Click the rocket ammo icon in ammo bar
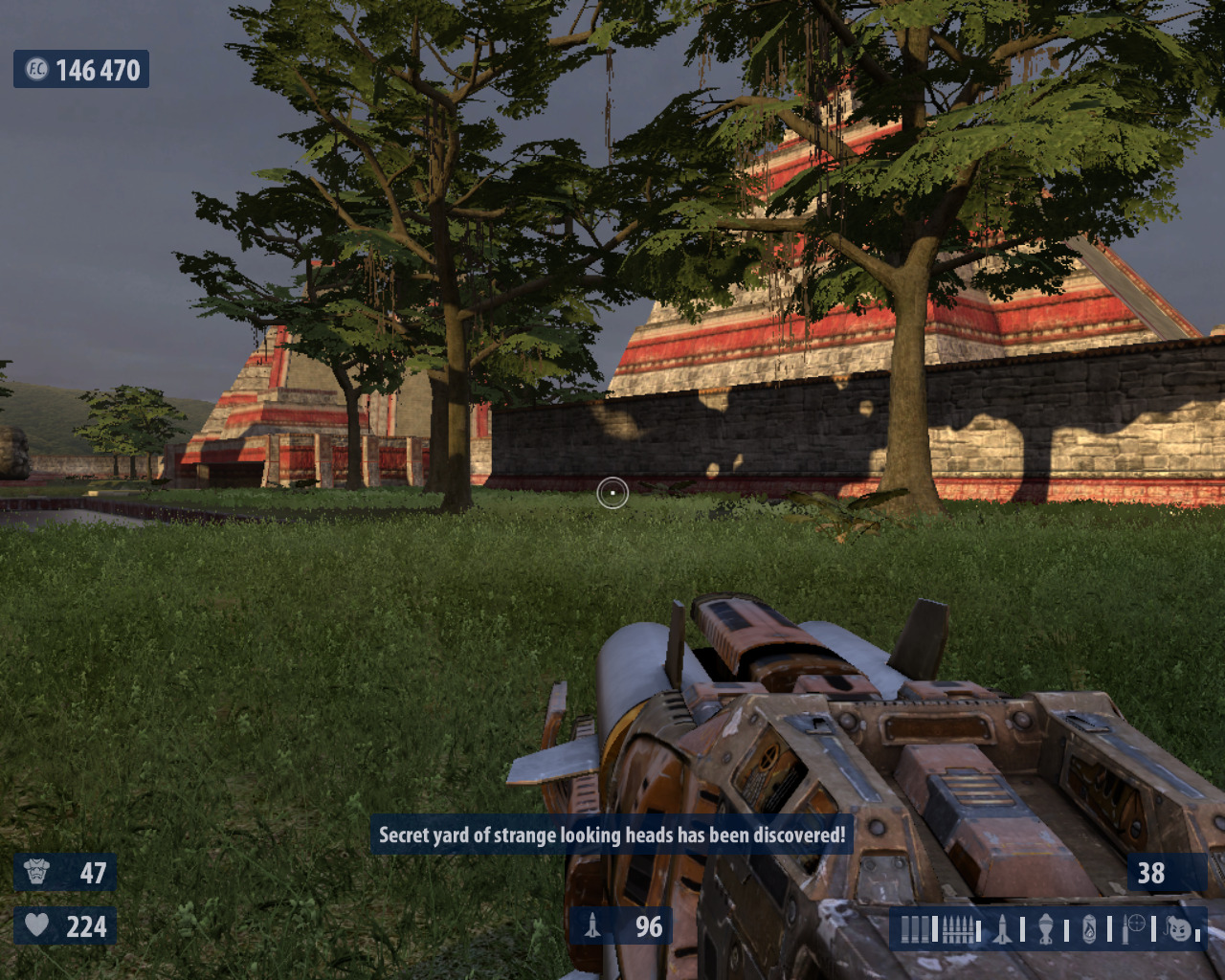The width and height of the screenshot is (1225, 980). [x=1002, y=928]
